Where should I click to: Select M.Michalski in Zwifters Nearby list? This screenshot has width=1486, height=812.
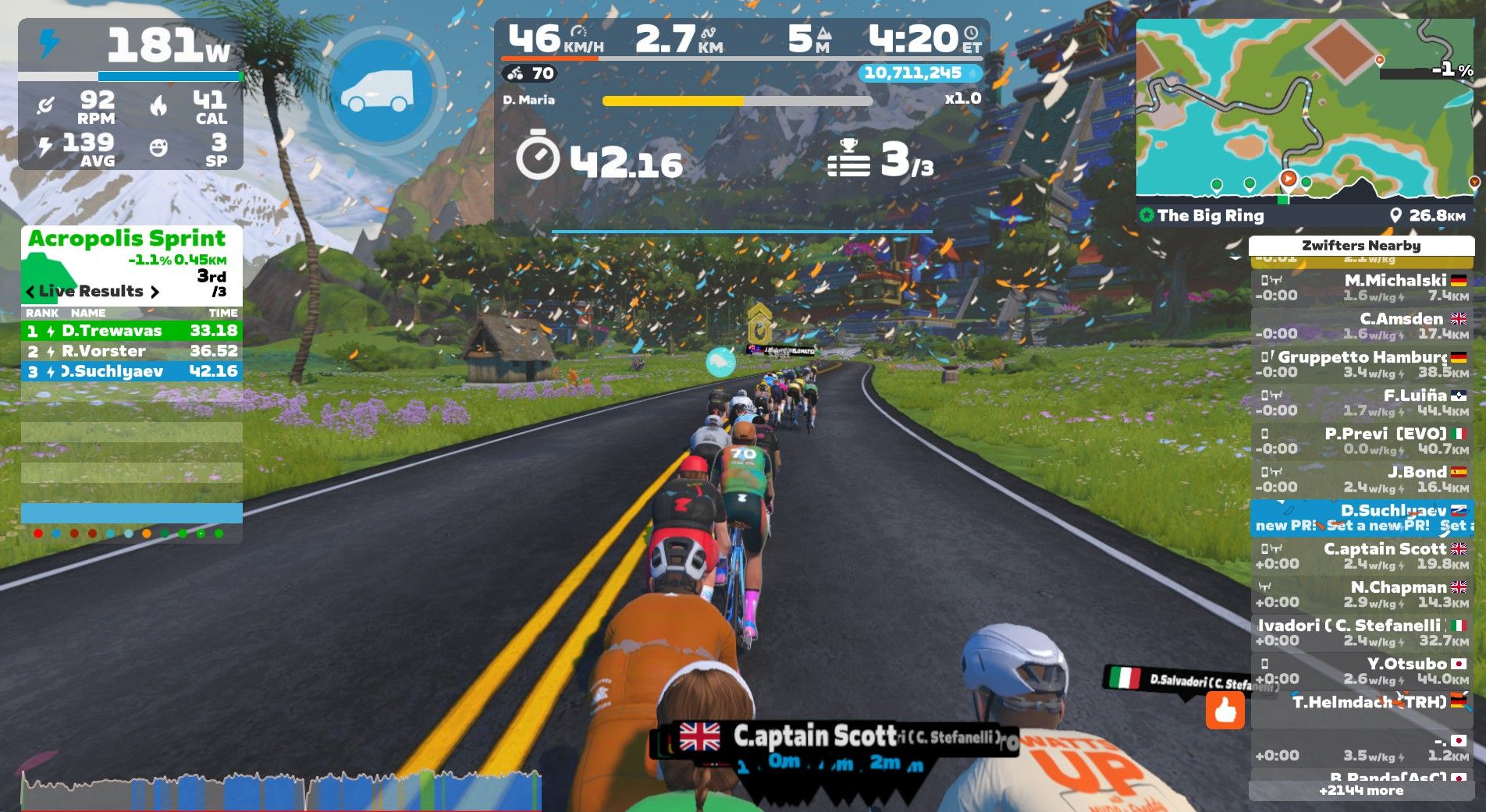point(1362,288)
